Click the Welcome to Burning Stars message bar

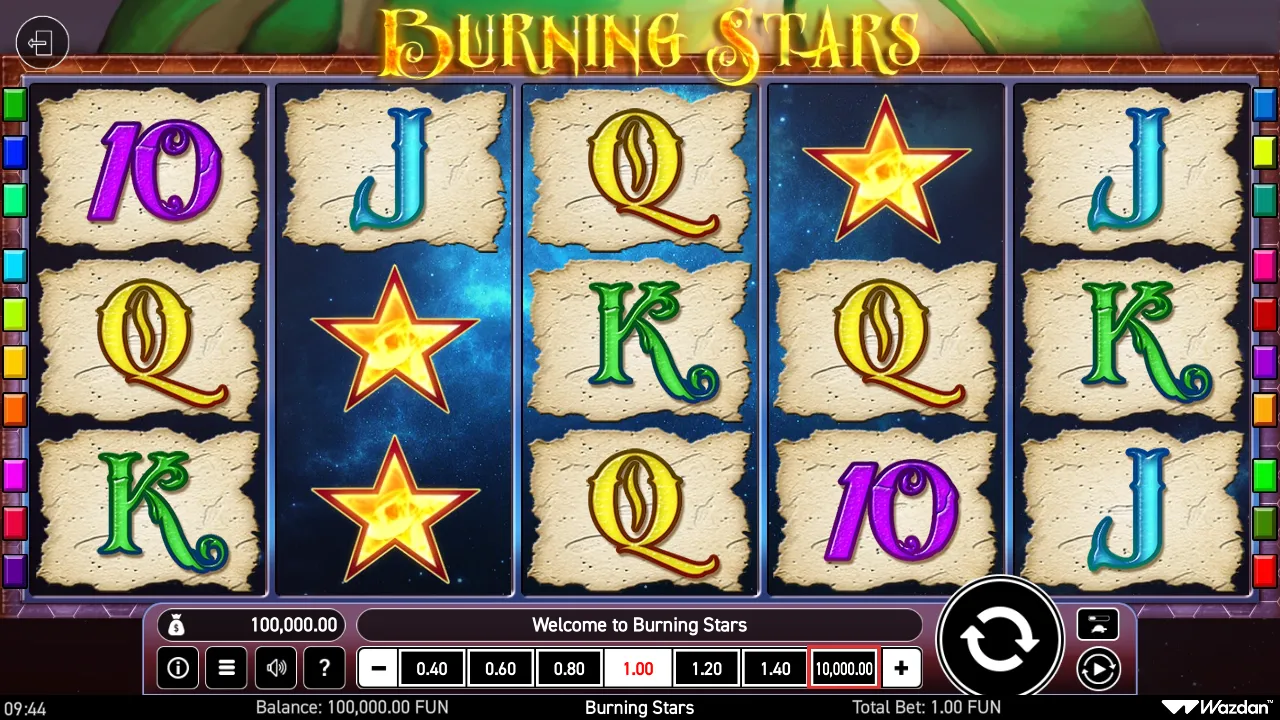tap(640, 624)
